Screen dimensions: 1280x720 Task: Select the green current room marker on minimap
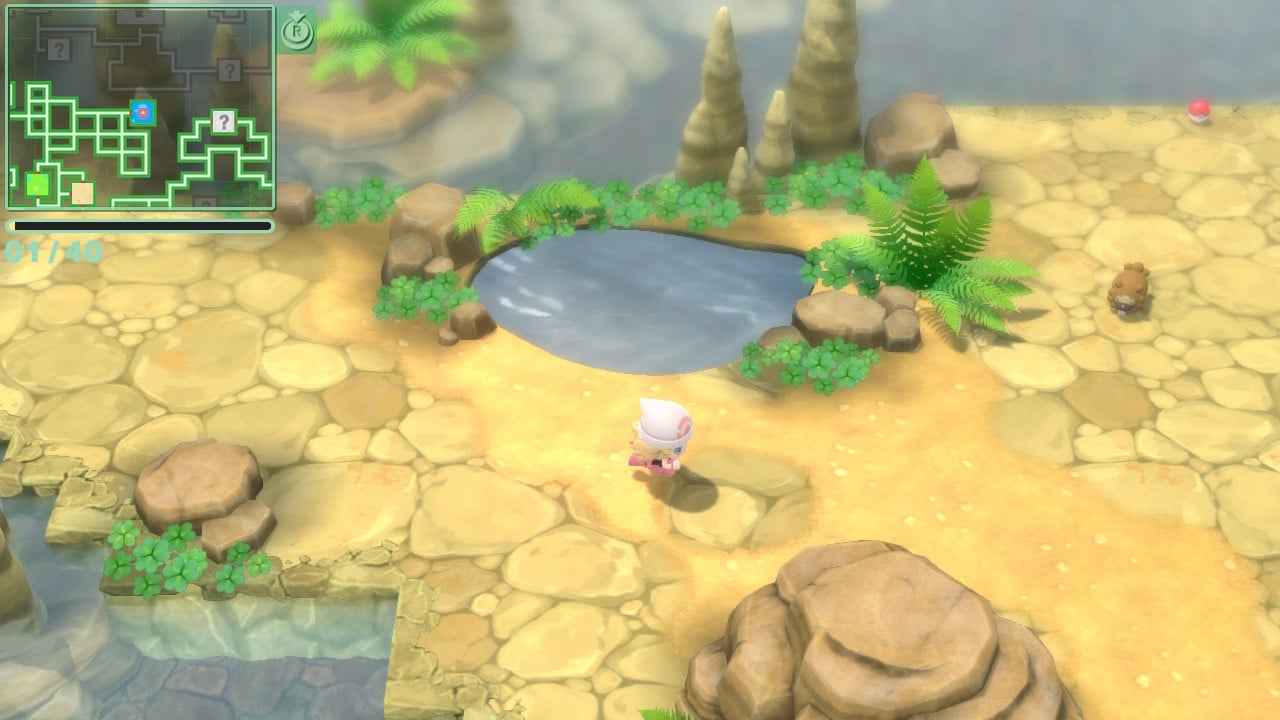36,183
